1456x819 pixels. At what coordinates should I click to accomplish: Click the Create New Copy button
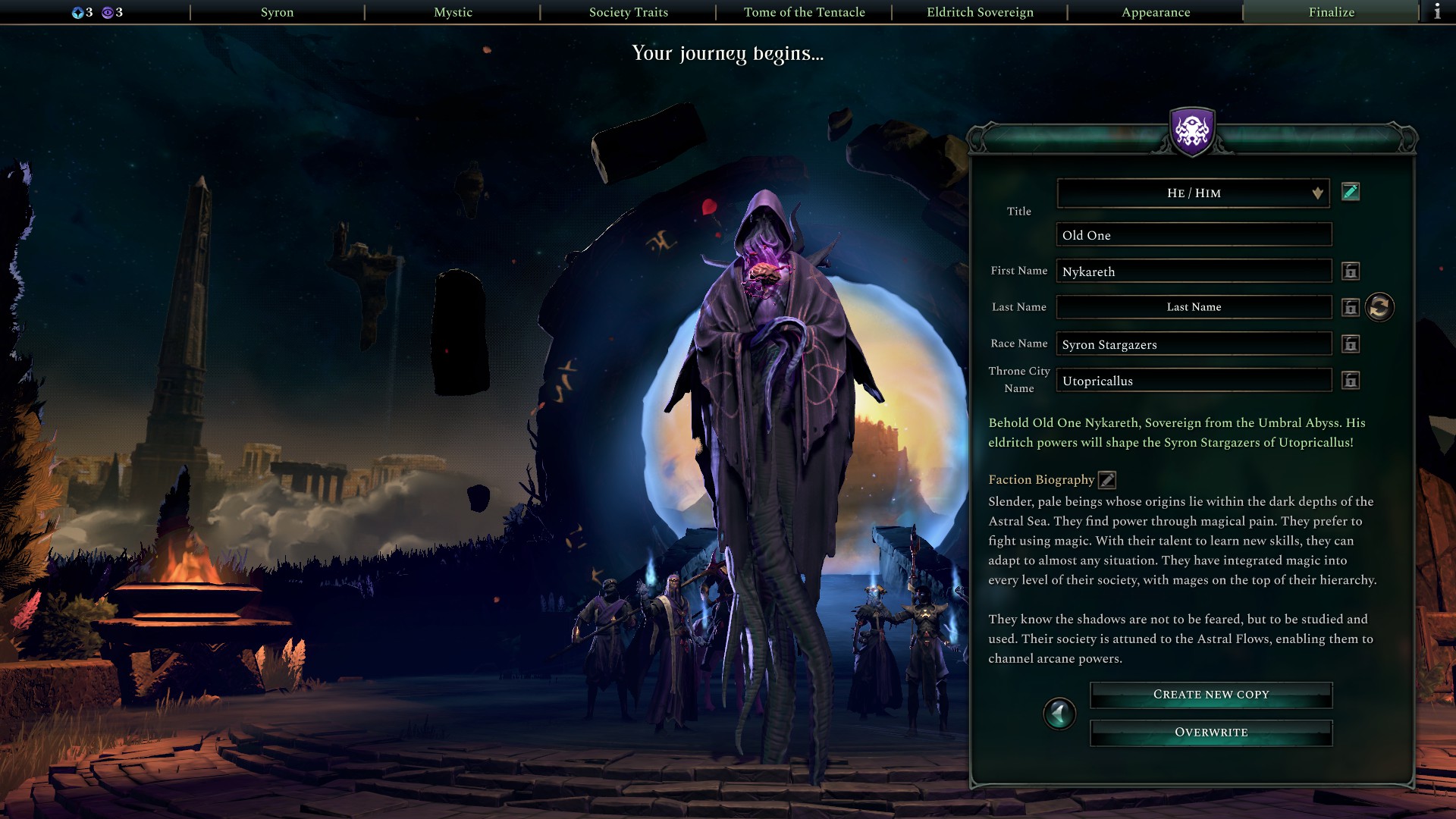click(x=1210, y=694)
